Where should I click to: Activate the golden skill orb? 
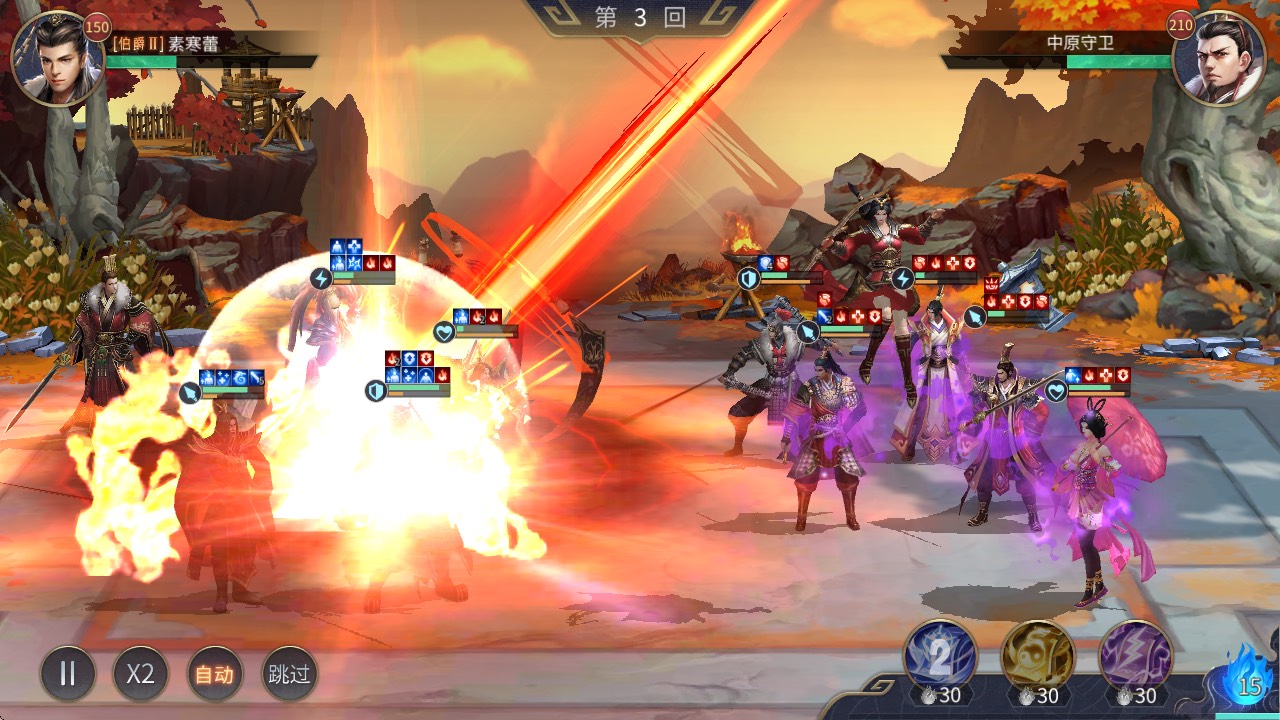1038,655
